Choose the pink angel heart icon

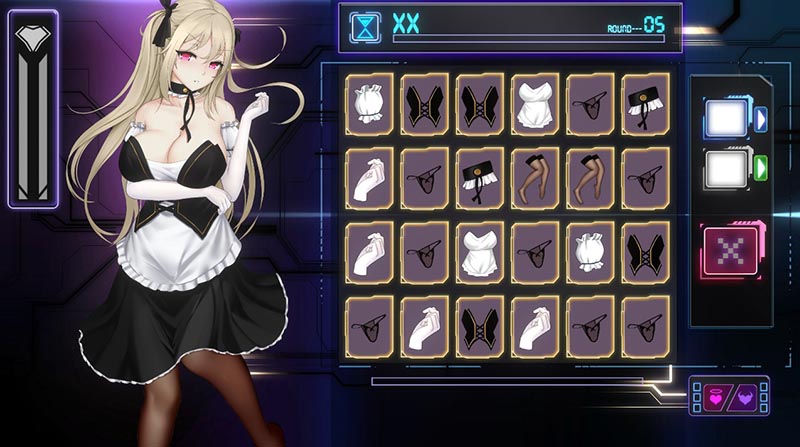pos(714,396)
